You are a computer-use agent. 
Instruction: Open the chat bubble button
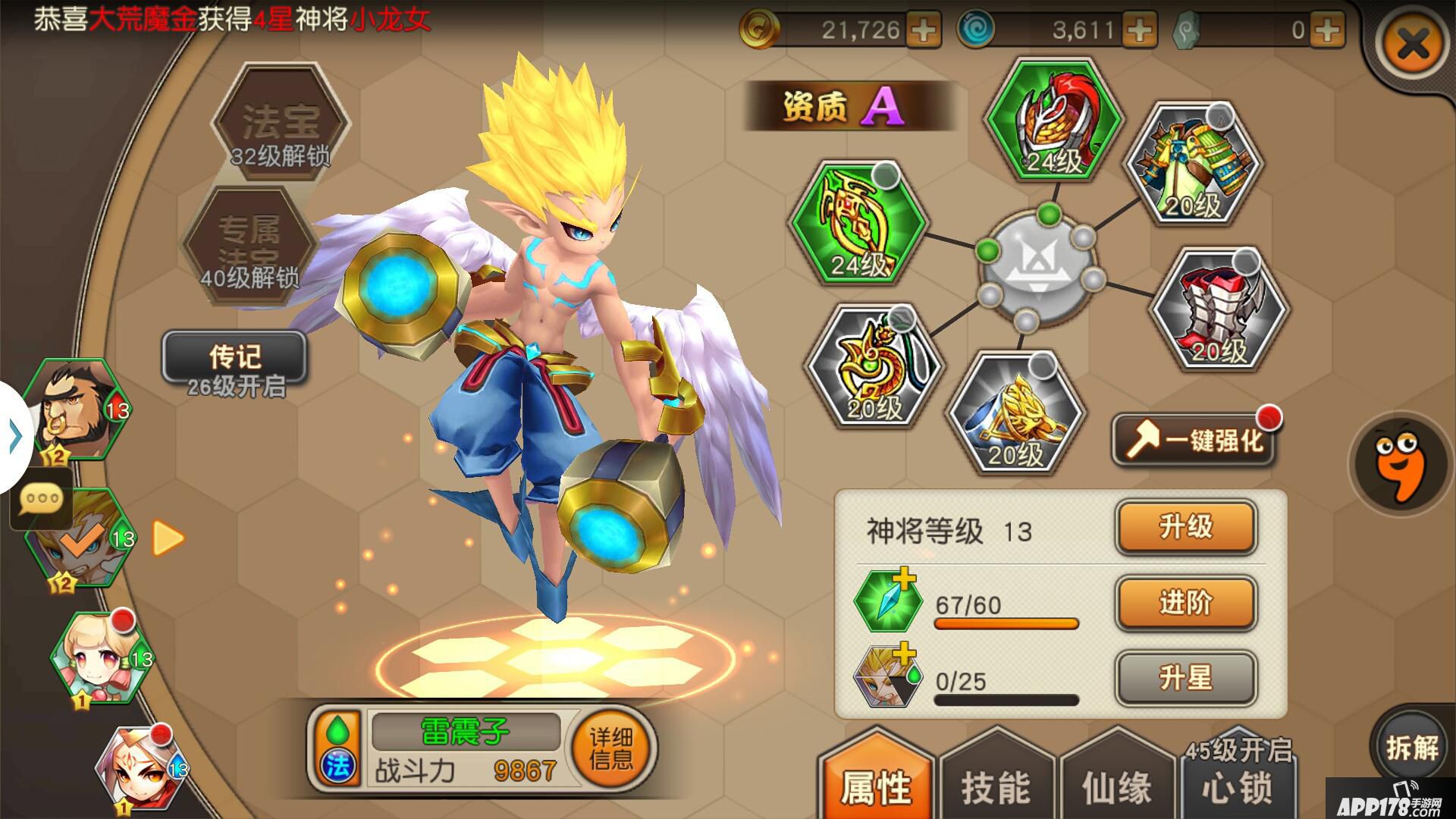pyautogui.click(x=42, y=500)
